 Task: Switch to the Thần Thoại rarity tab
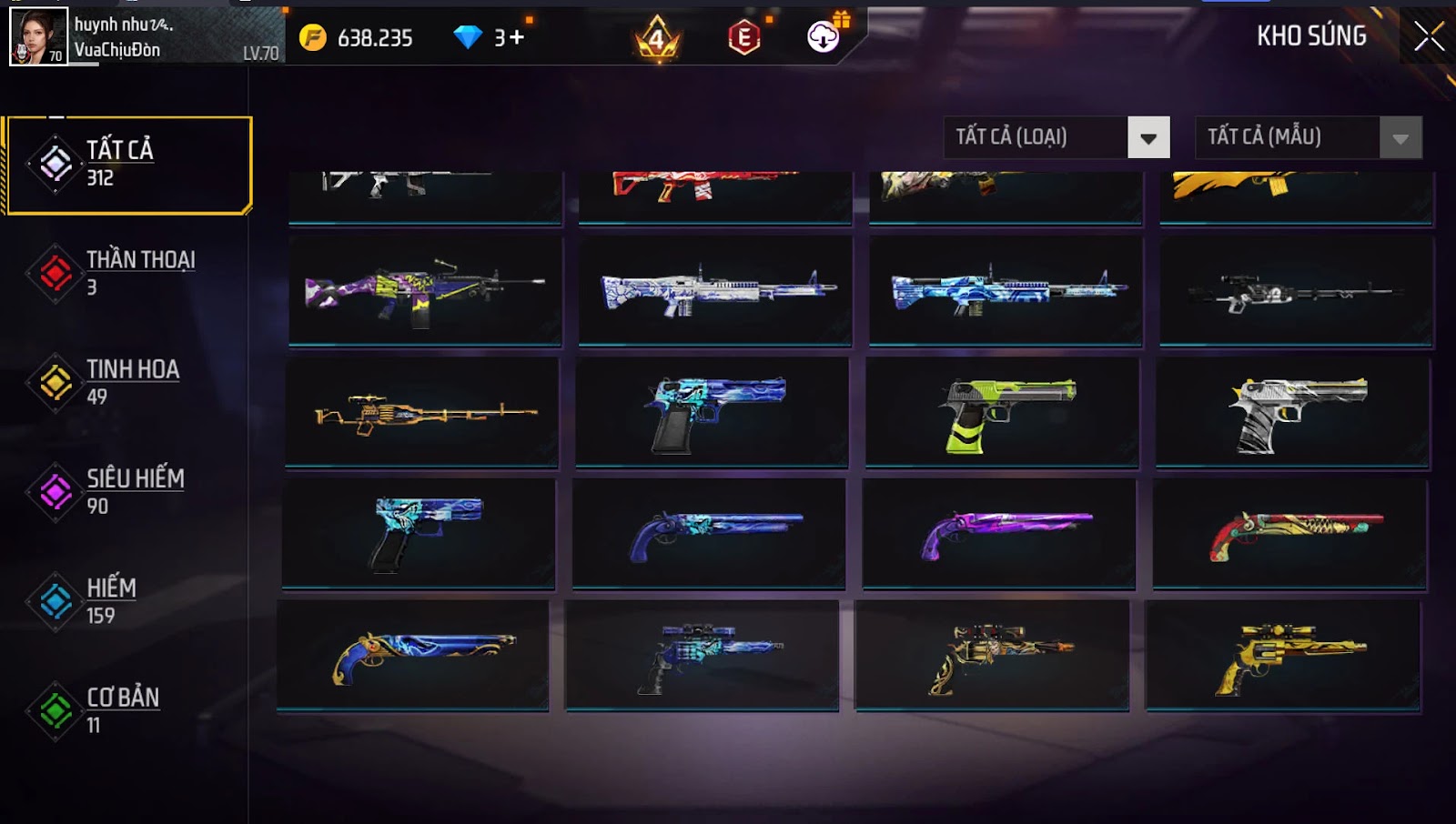click(128, 273)
